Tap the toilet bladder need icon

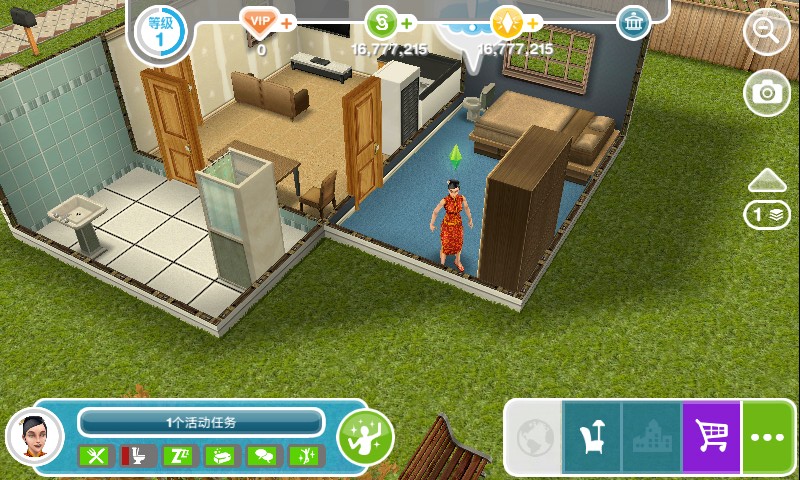pos(133,456)
